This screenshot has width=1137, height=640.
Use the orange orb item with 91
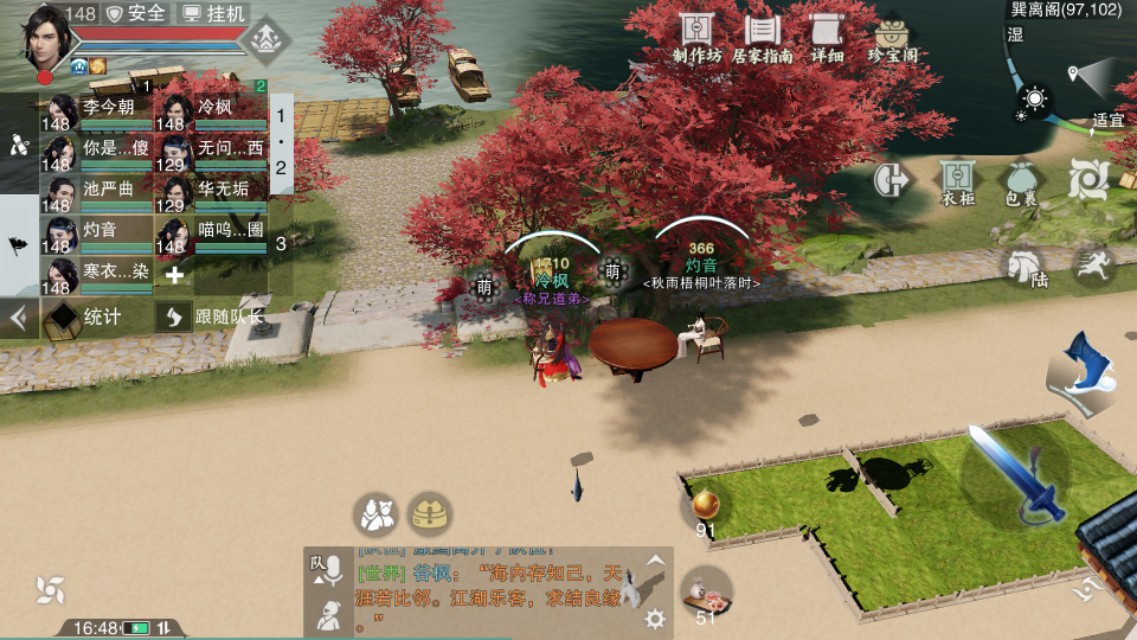705,505
